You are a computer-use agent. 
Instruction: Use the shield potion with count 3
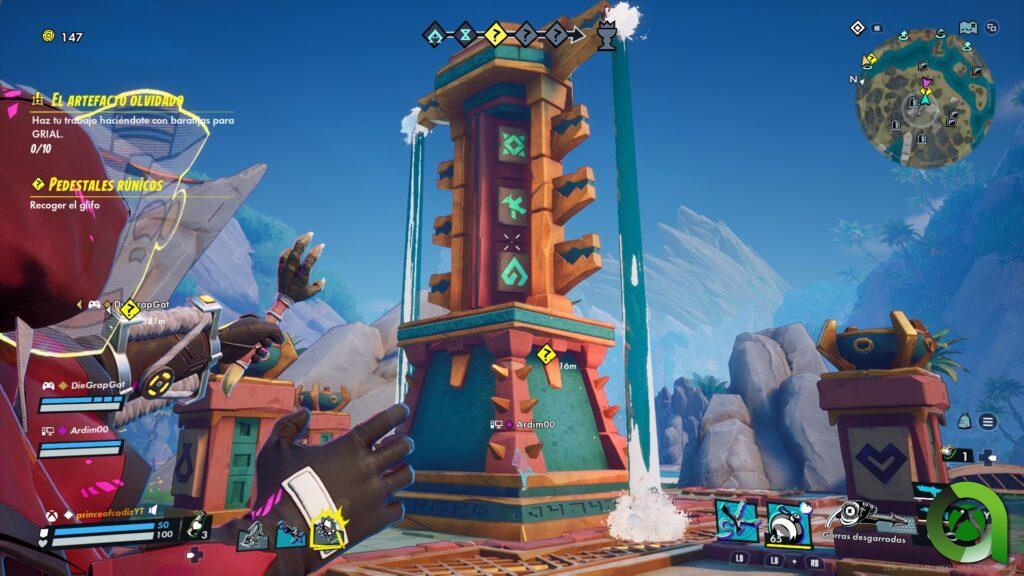197,526
